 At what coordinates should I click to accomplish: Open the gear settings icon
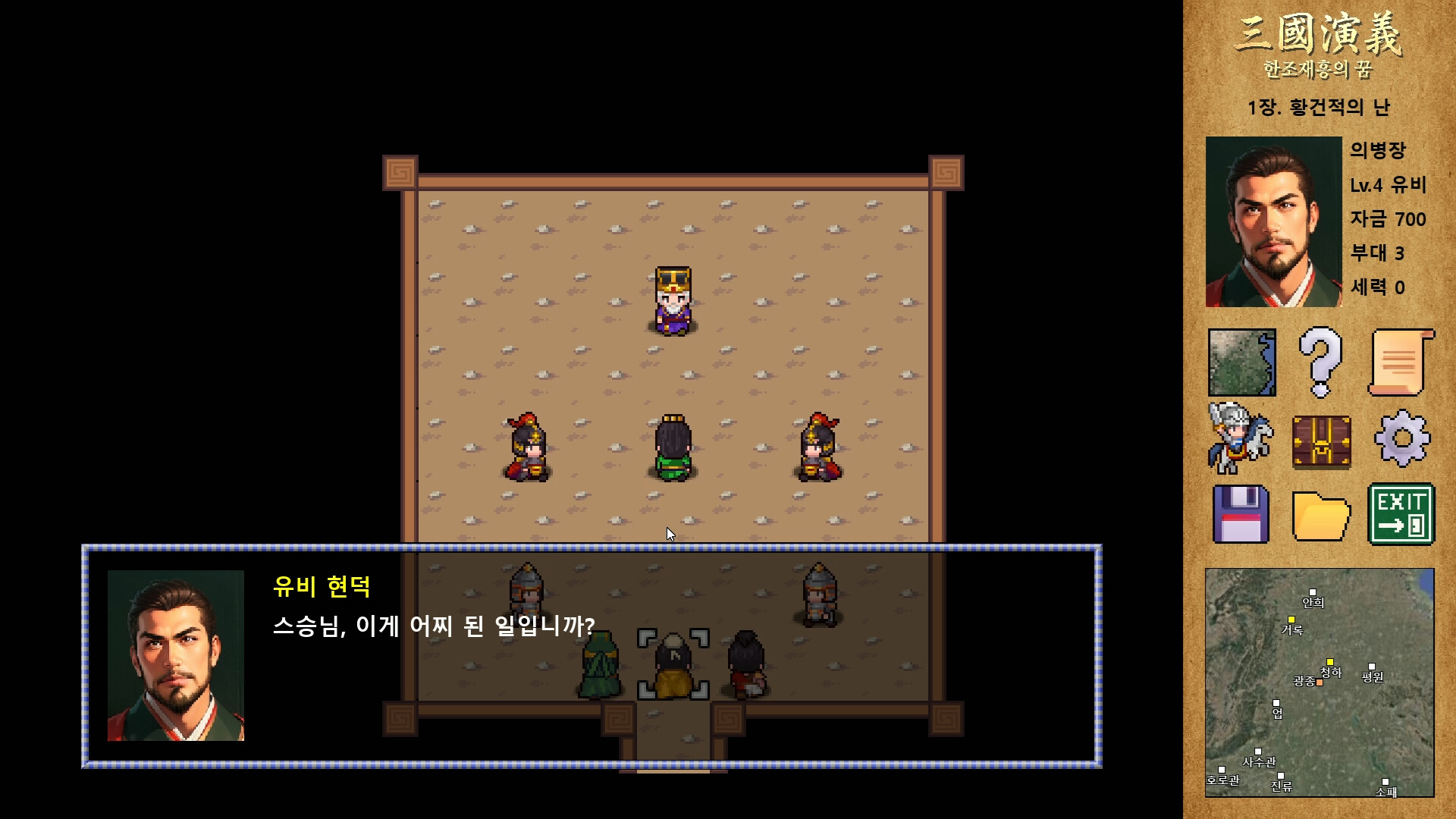pos(1401,440)
